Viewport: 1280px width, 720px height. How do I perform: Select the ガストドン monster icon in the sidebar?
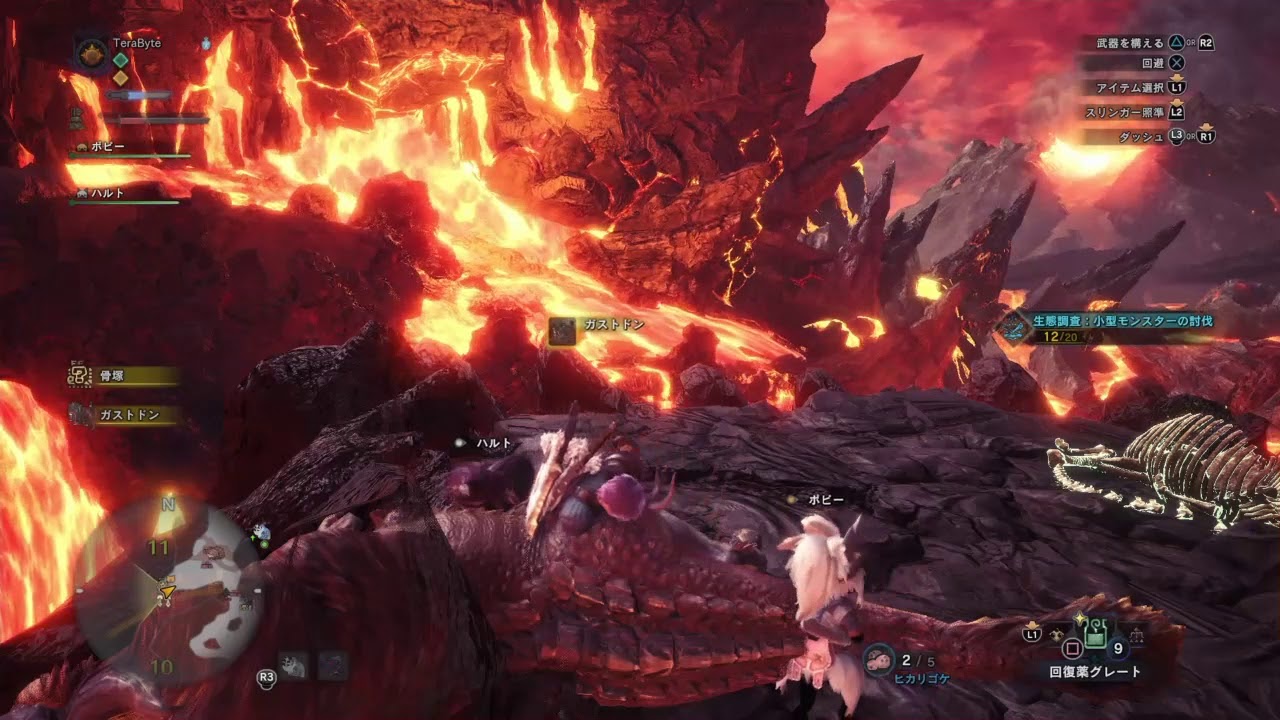tap(82, 414)
